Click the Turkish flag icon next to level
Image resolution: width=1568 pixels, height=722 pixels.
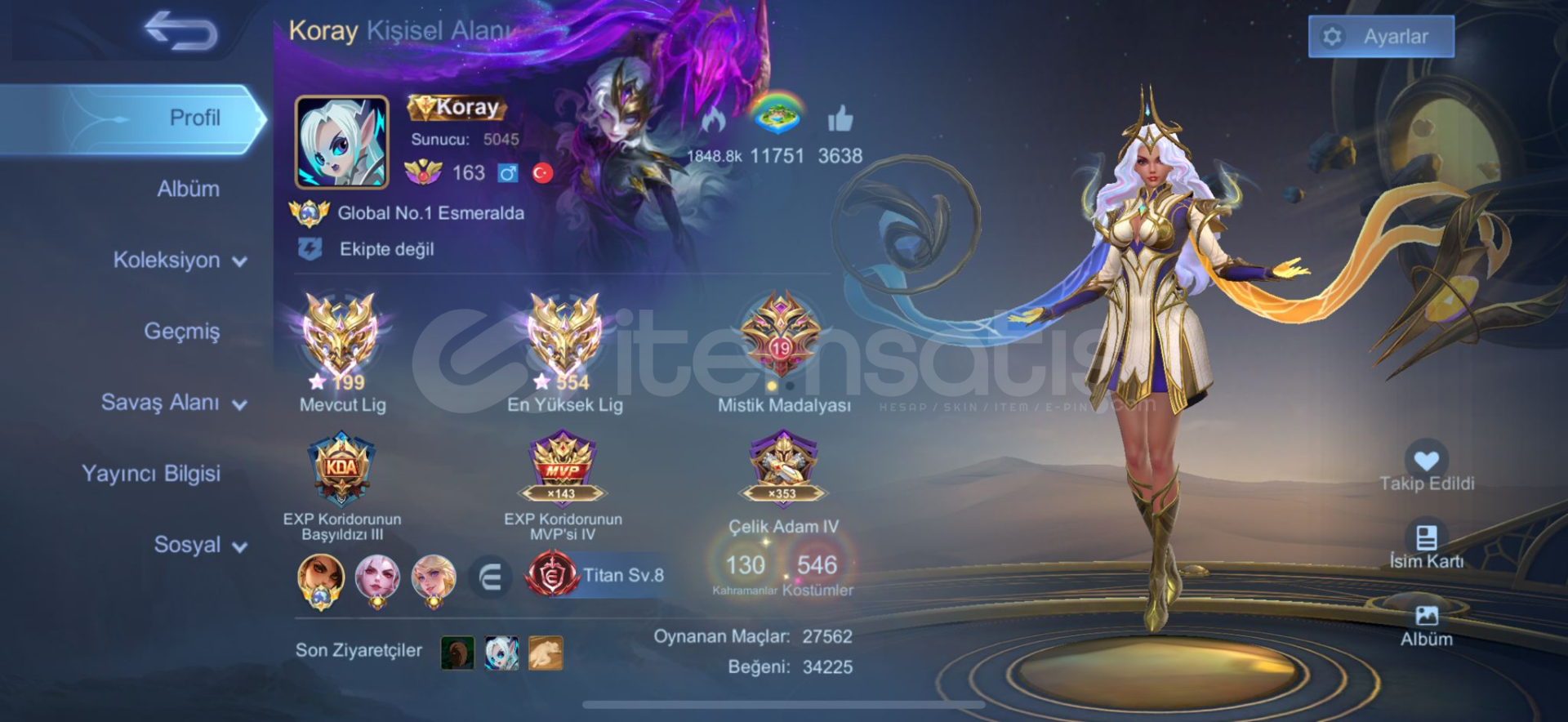coord(542,174)
